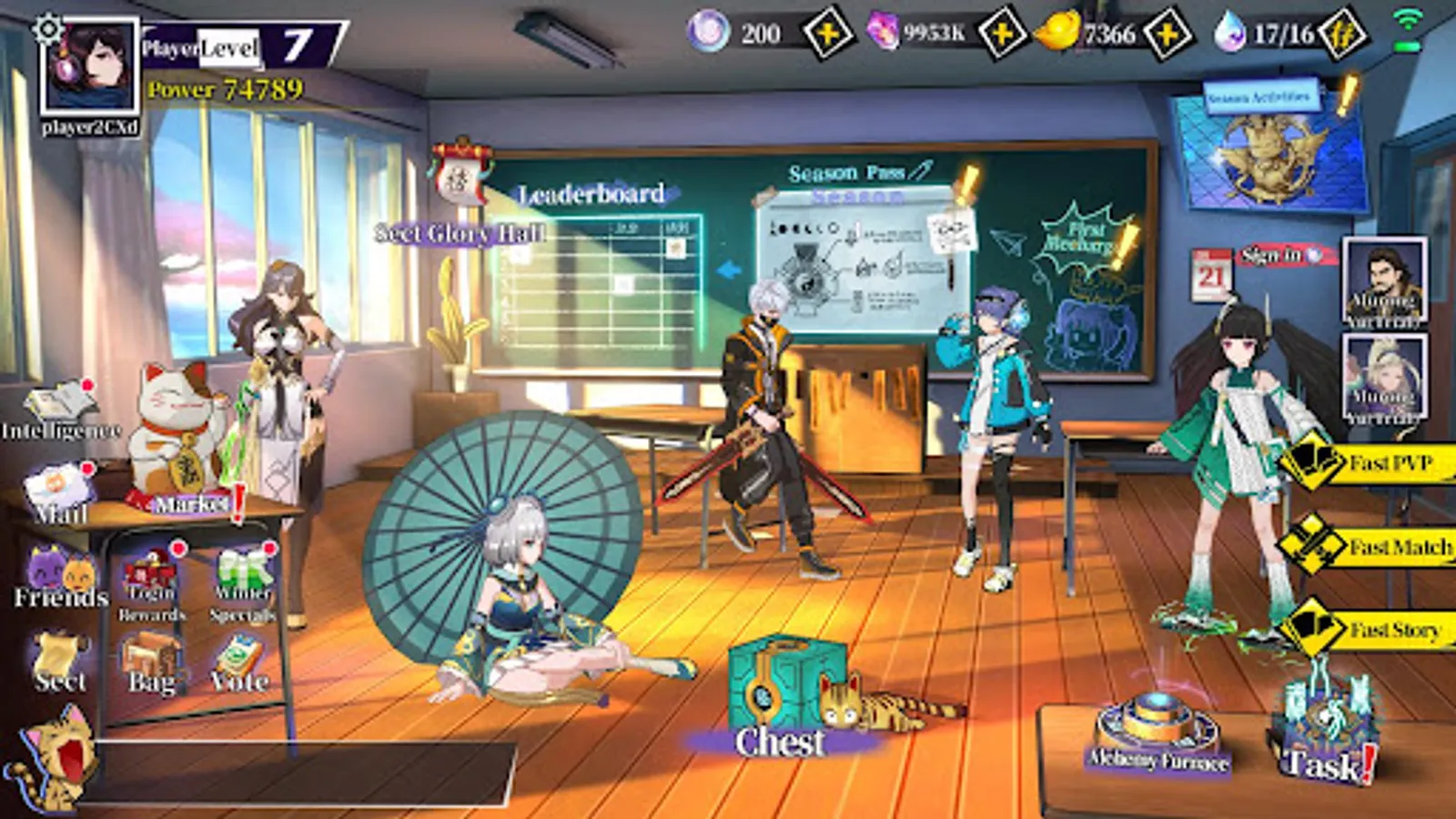View the Leaderboard
The width and height of the screenshot is (1456, 819).
591,193
